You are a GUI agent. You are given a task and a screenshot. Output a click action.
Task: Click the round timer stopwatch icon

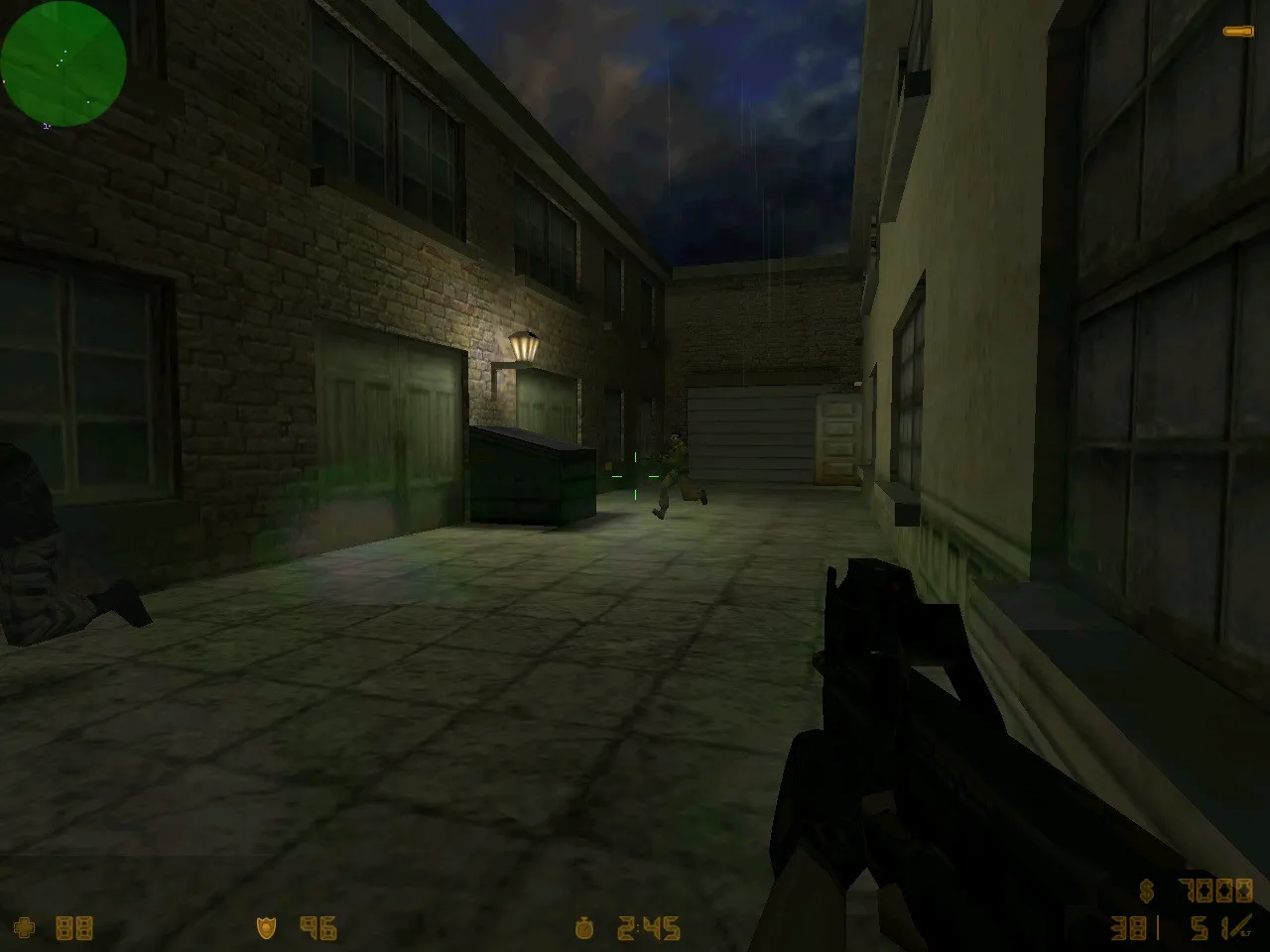point(583,930)
